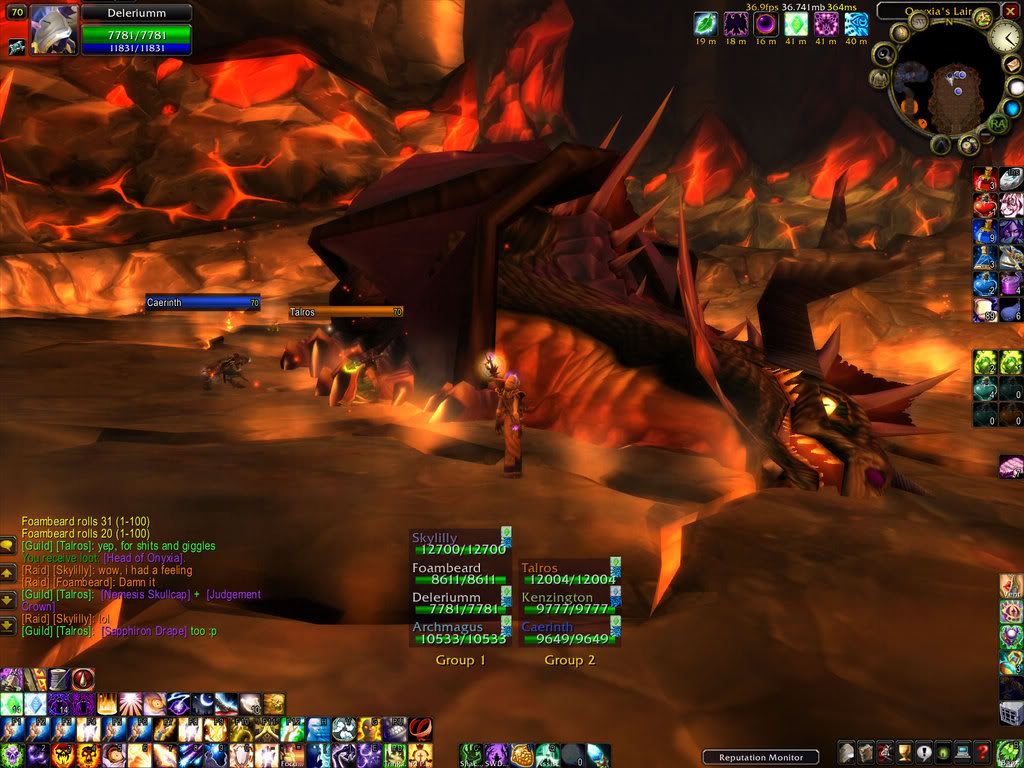Click the green RA minimap button
Image resolution: width=1024 pixels, height=768 pixels.
[997, 124]
